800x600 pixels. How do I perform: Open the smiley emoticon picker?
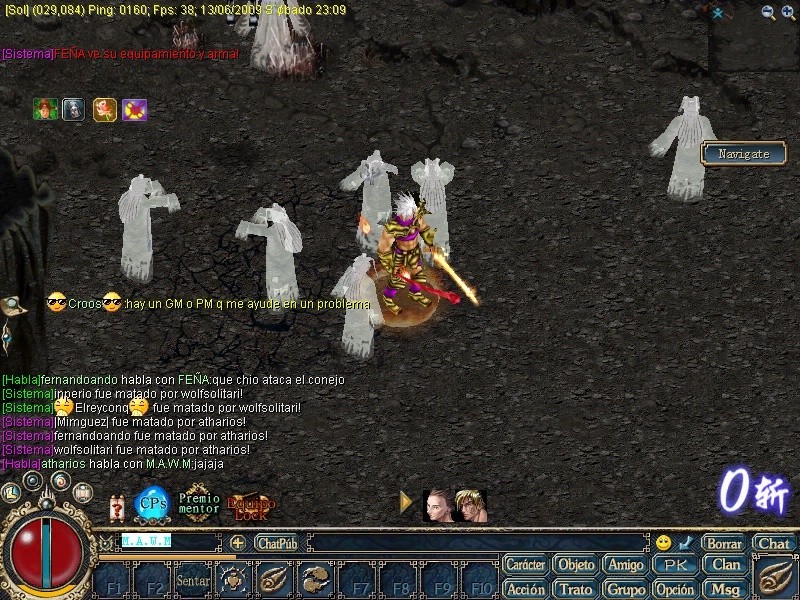(x=663, y=543)
